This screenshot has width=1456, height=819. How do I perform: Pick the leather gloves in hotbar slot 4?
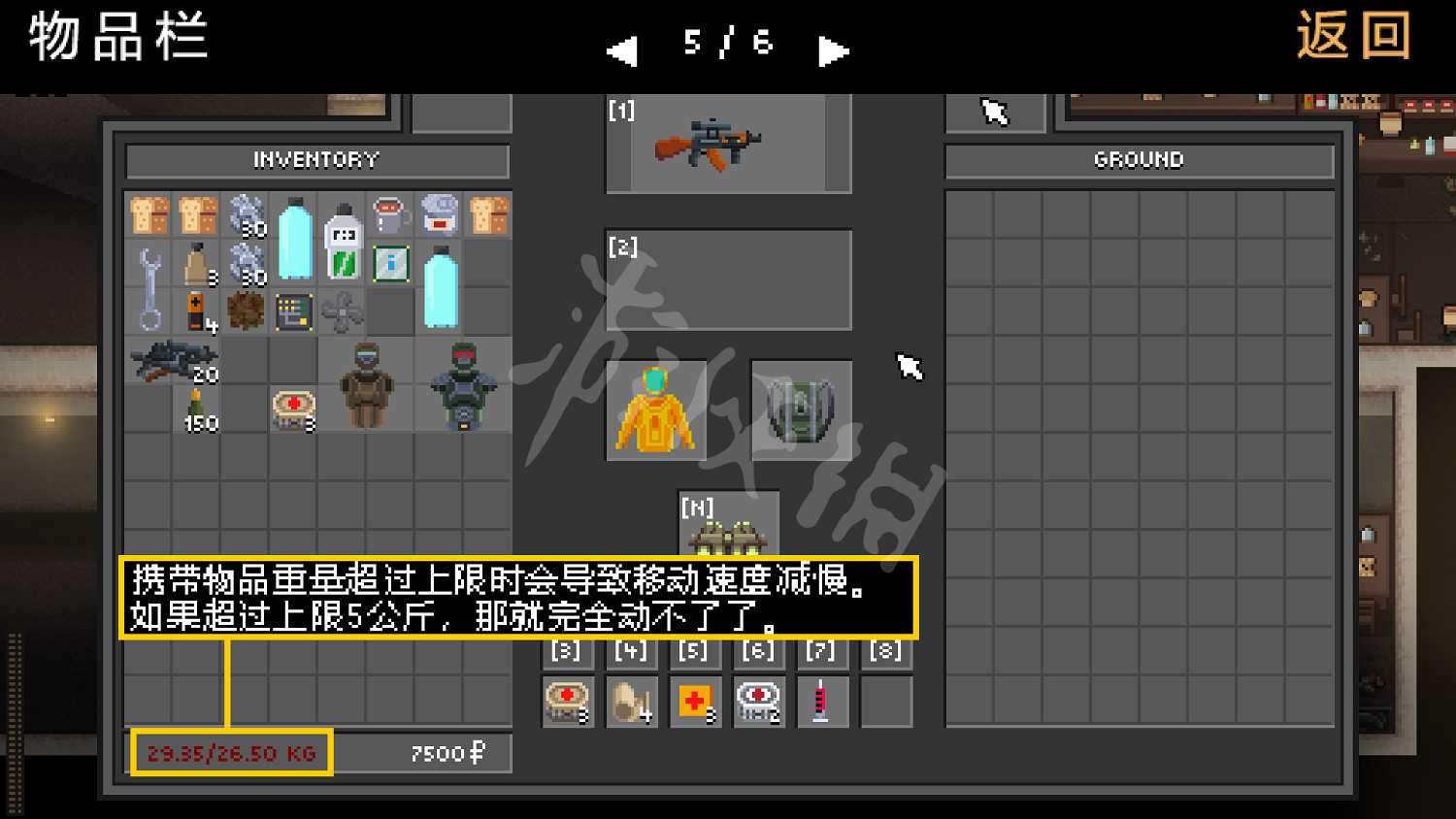click(630, 699)
